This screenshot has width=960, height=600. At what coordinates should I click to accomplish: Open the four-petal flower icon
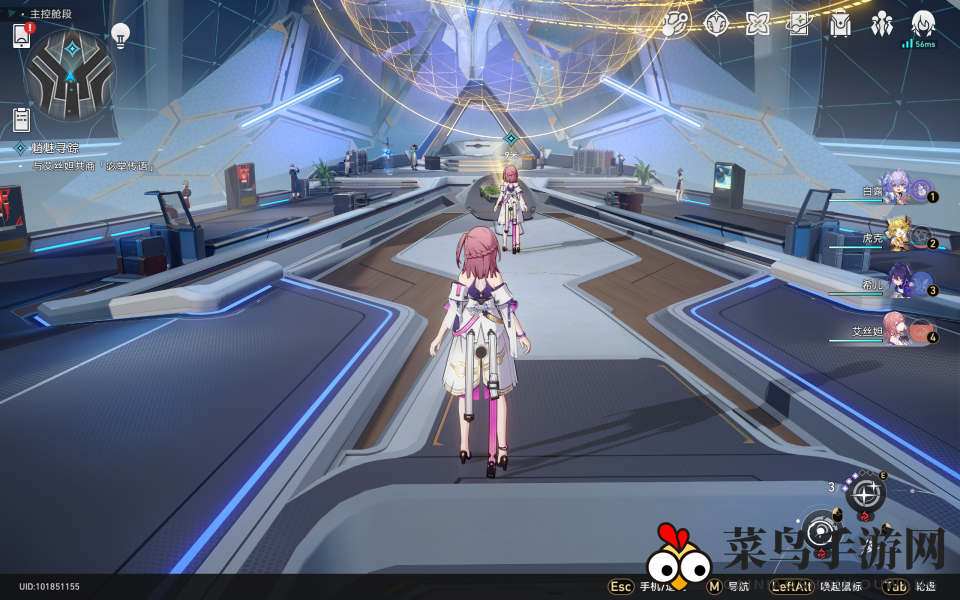coord(758,24)
